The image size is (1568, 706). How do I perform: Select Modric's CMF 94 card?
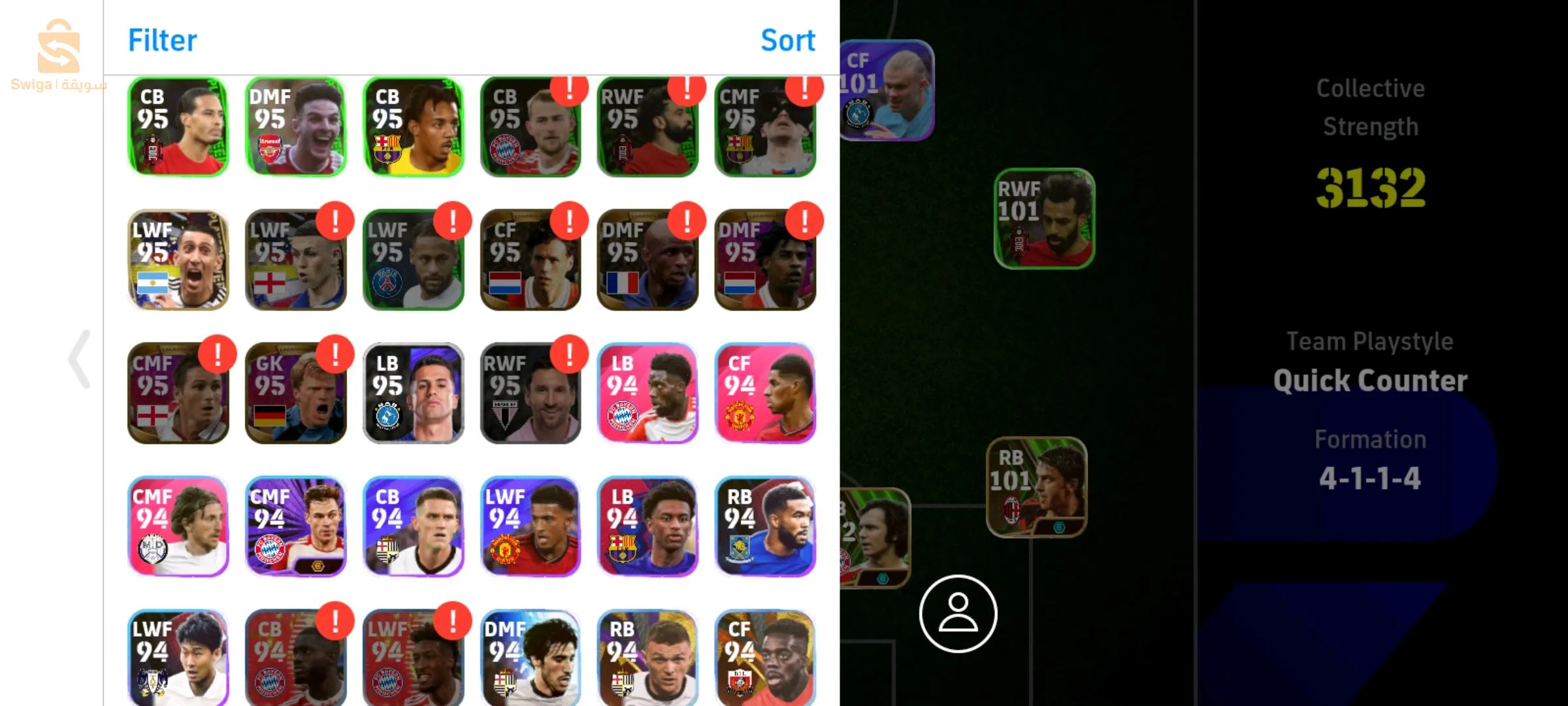[178, 526]
